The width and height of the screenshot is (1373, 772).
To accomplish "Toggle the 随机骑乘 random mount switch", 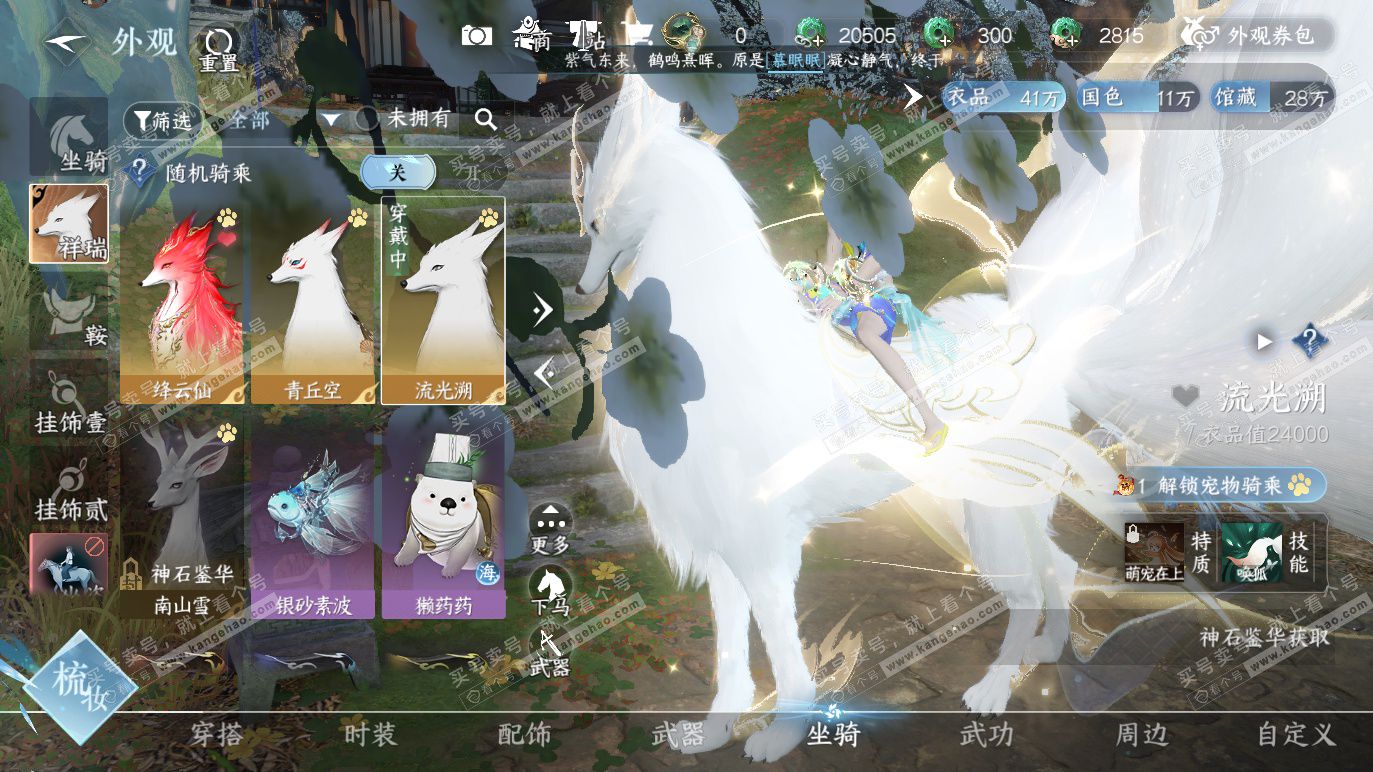I will pyautogui.click(x=397, y=172).
